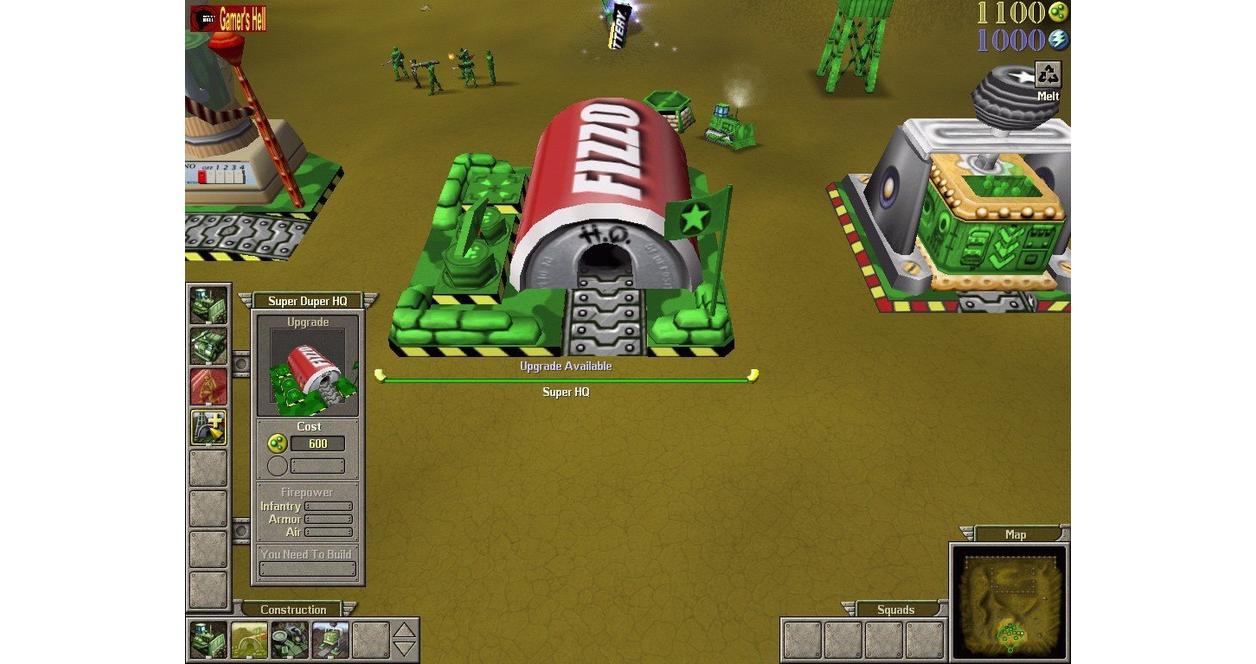The image size is (1256, 664).
Task: Open the Construction panel header tab
Action: (293, 609)
